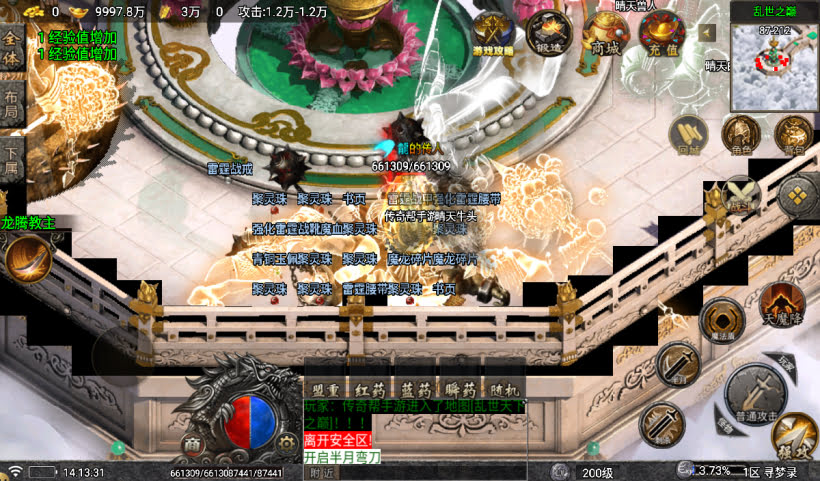Screen dimensions: 820x481
Task: Open the 乱世之巅 minimap
Action: tap(774, 66)
